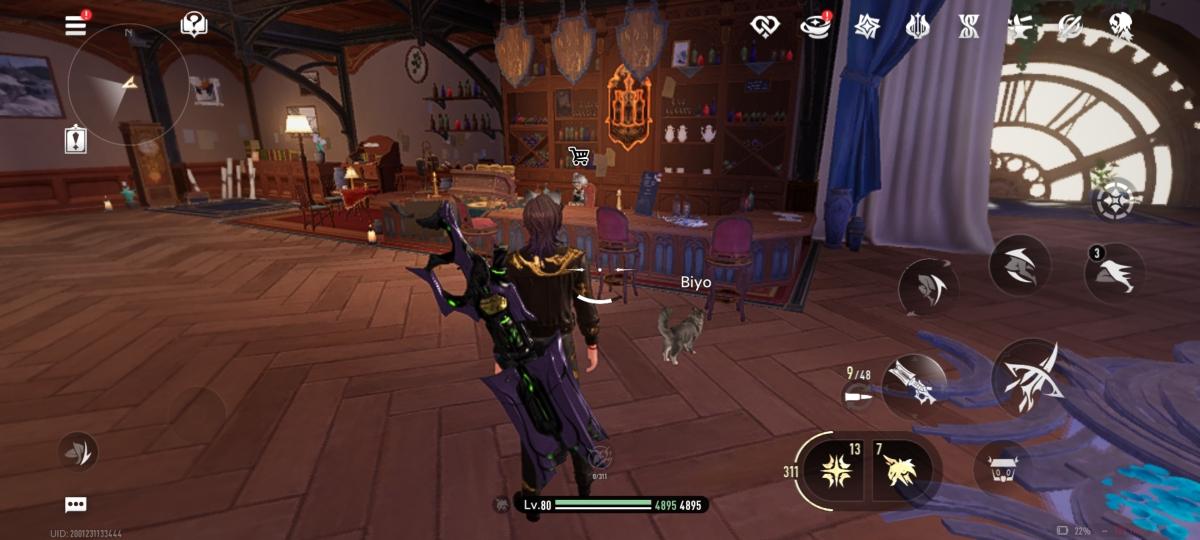Open the chat speech bubble
Image resolution: width=1200 pixels, height=540 pixels.
point(76,504)
